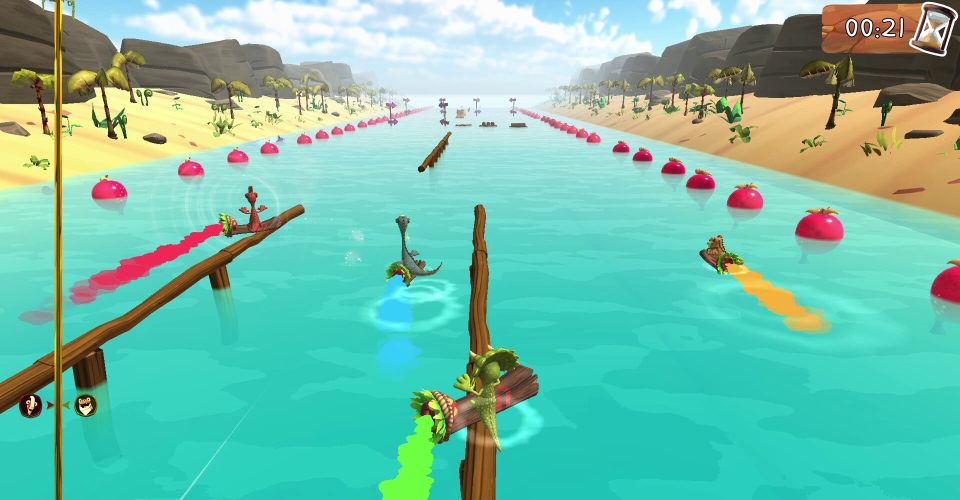Select the red racer portrait marker
The image size is (960, 500).
coord(31,405)
